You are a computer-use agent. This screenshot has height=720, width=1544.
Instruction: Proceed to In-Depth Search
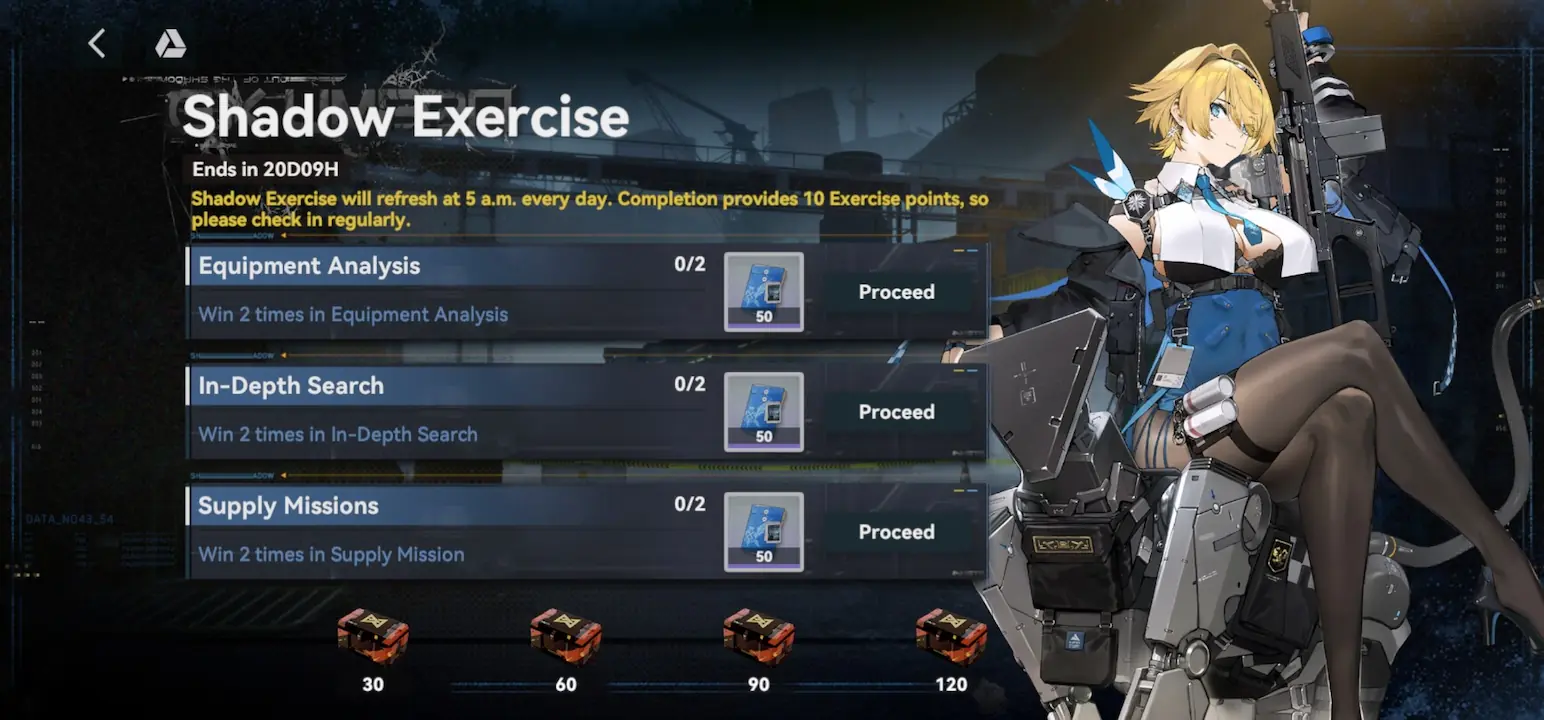coord(896,412)
